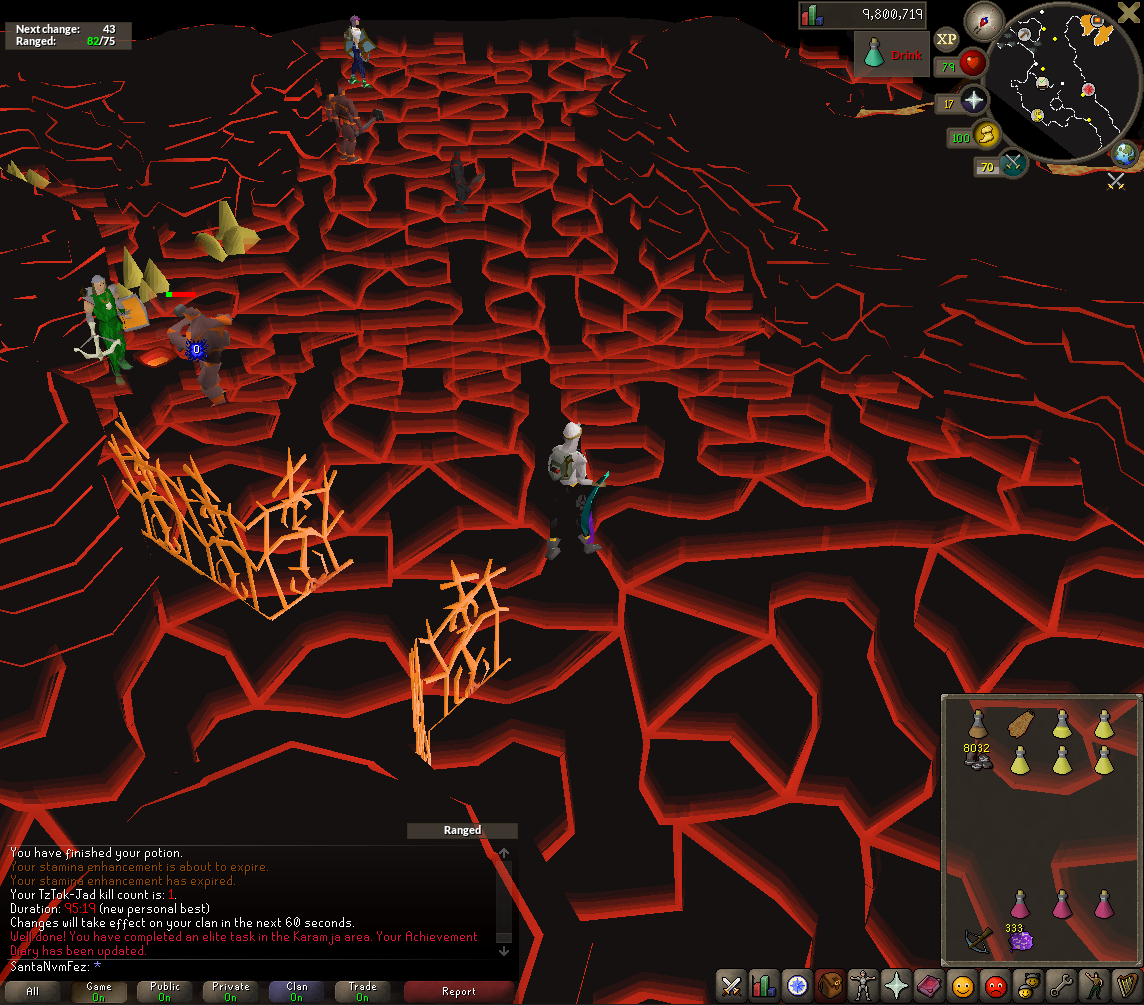The height and width of the screenshot is (1005, 1144).
Task: Activate the Quick-prayers orb
Action: 973,101
